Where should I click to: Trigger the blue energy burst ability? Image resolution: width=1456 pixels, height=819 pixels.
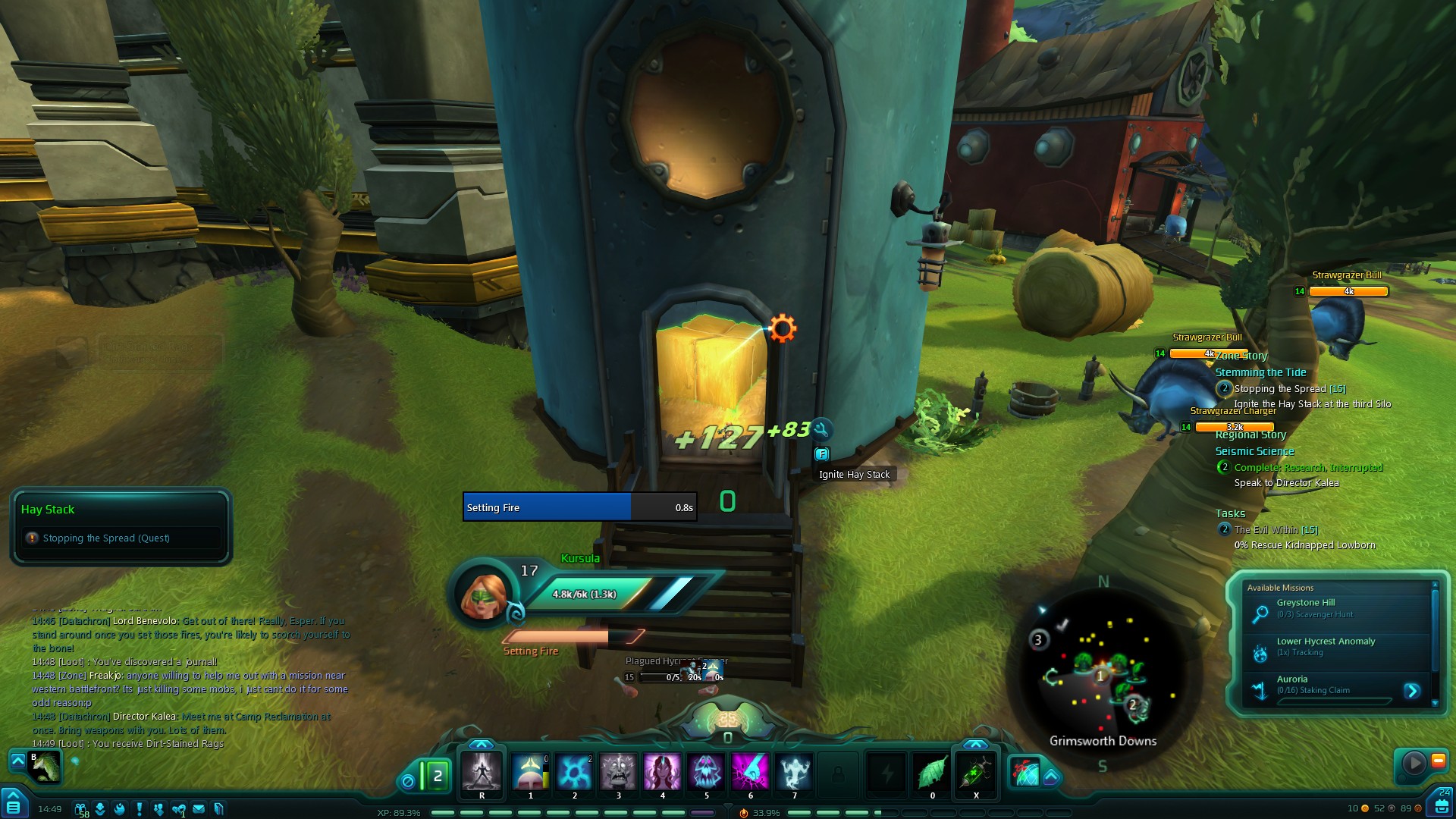pyautogui.click(x=574, y=772)
